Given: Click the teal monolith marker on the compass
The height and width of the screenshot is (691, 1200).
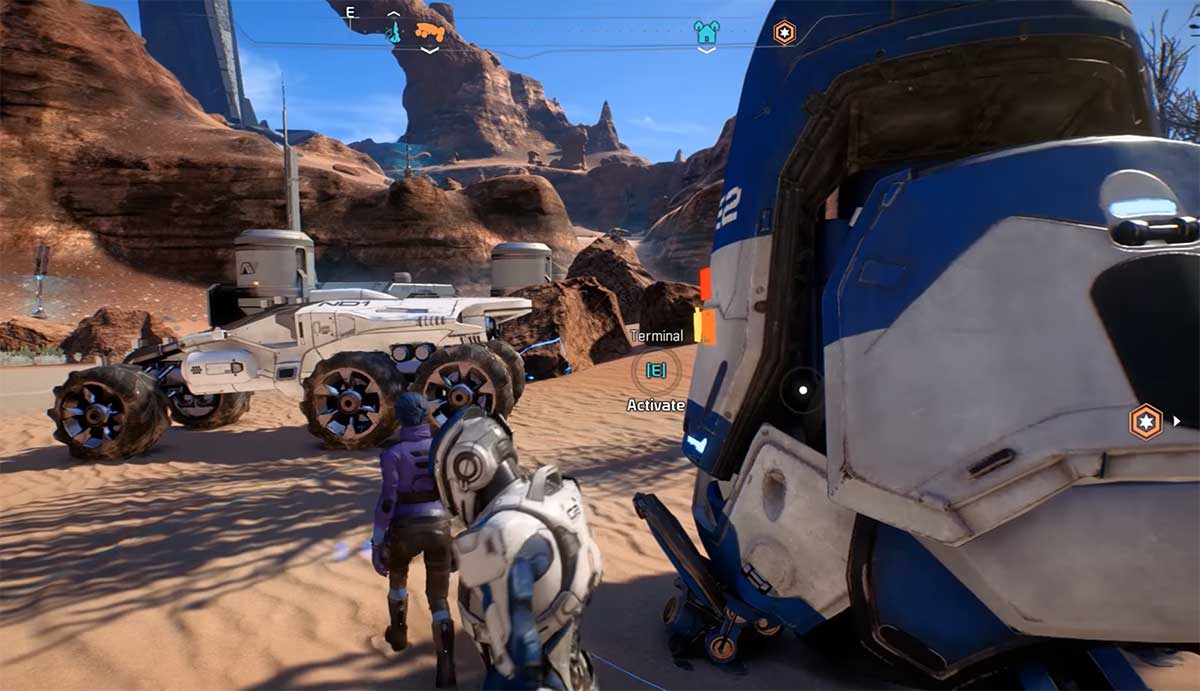Looking at the screenshot, I should pos(394,33).
